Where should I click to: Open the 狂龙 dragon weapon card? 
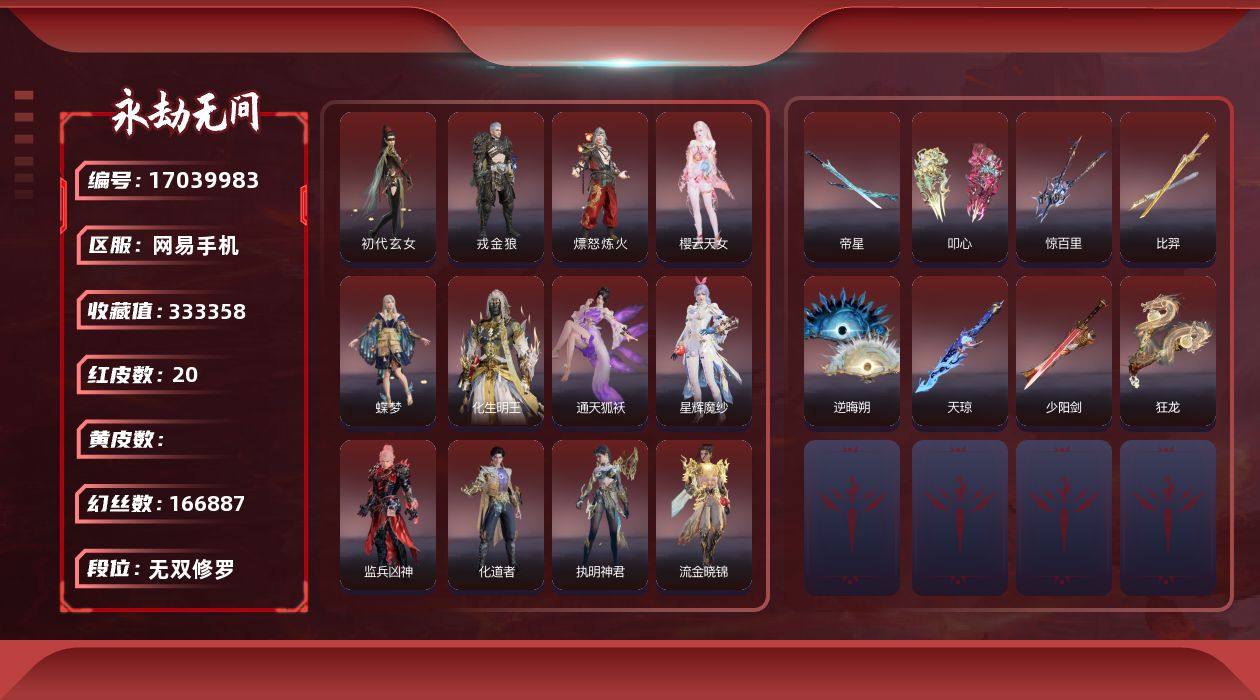pyautogui.click(x=1168, y=351)
